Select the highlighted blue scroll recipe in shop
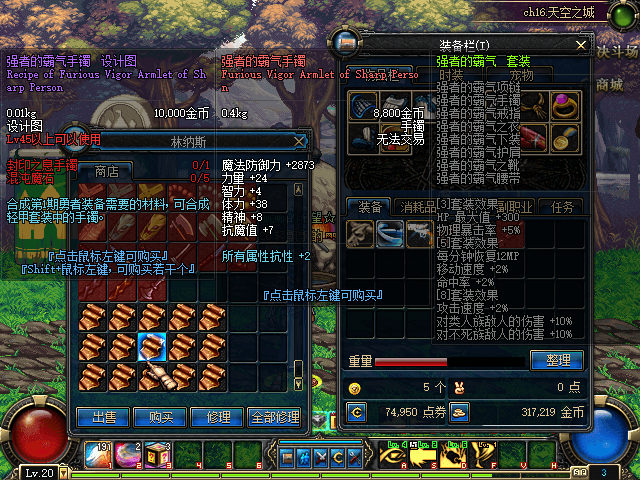Screen dimensions: 640x480 click(x=152, y=347)
